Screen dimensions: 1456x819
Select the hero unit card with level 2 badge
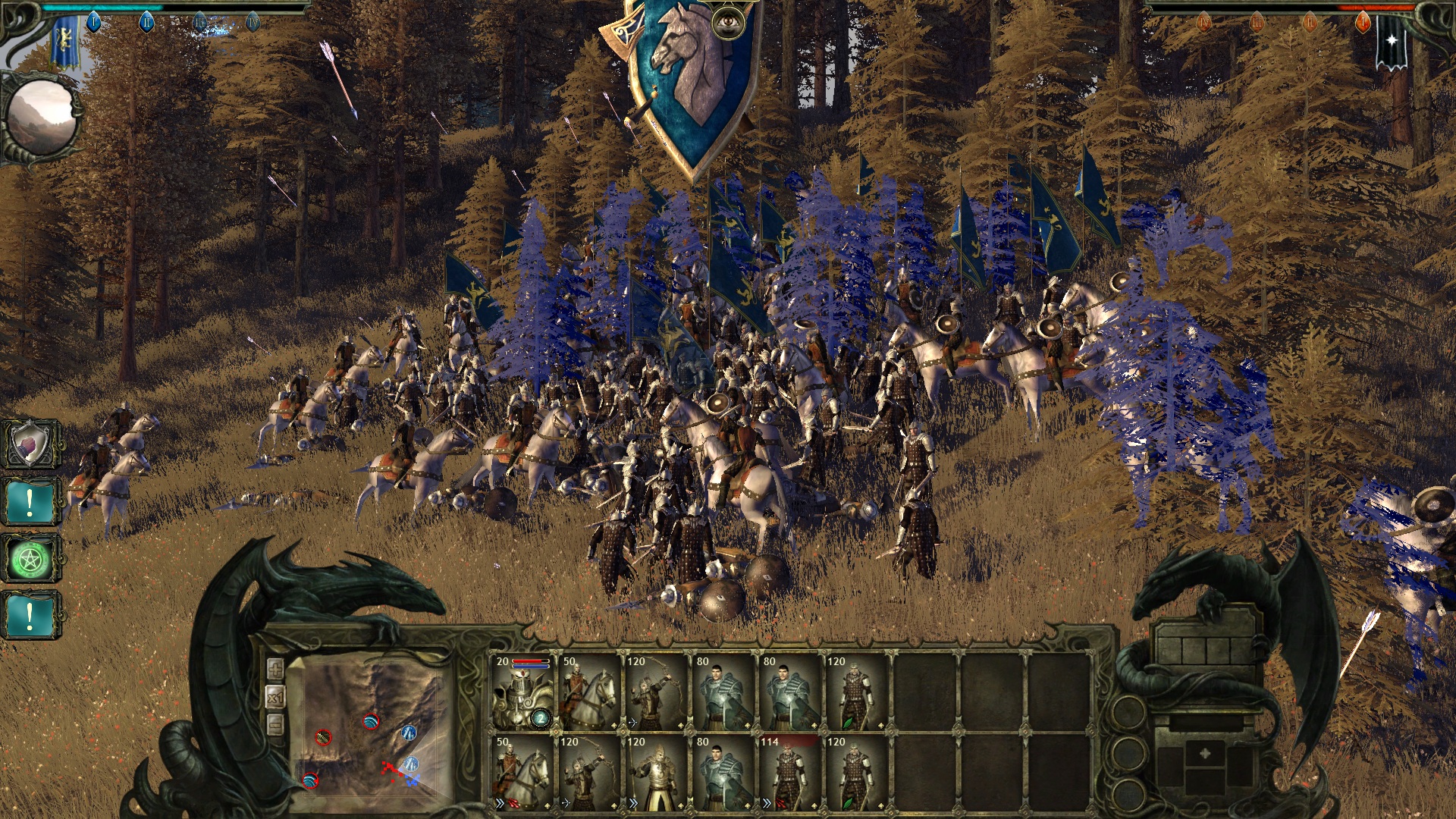[522, 692]
